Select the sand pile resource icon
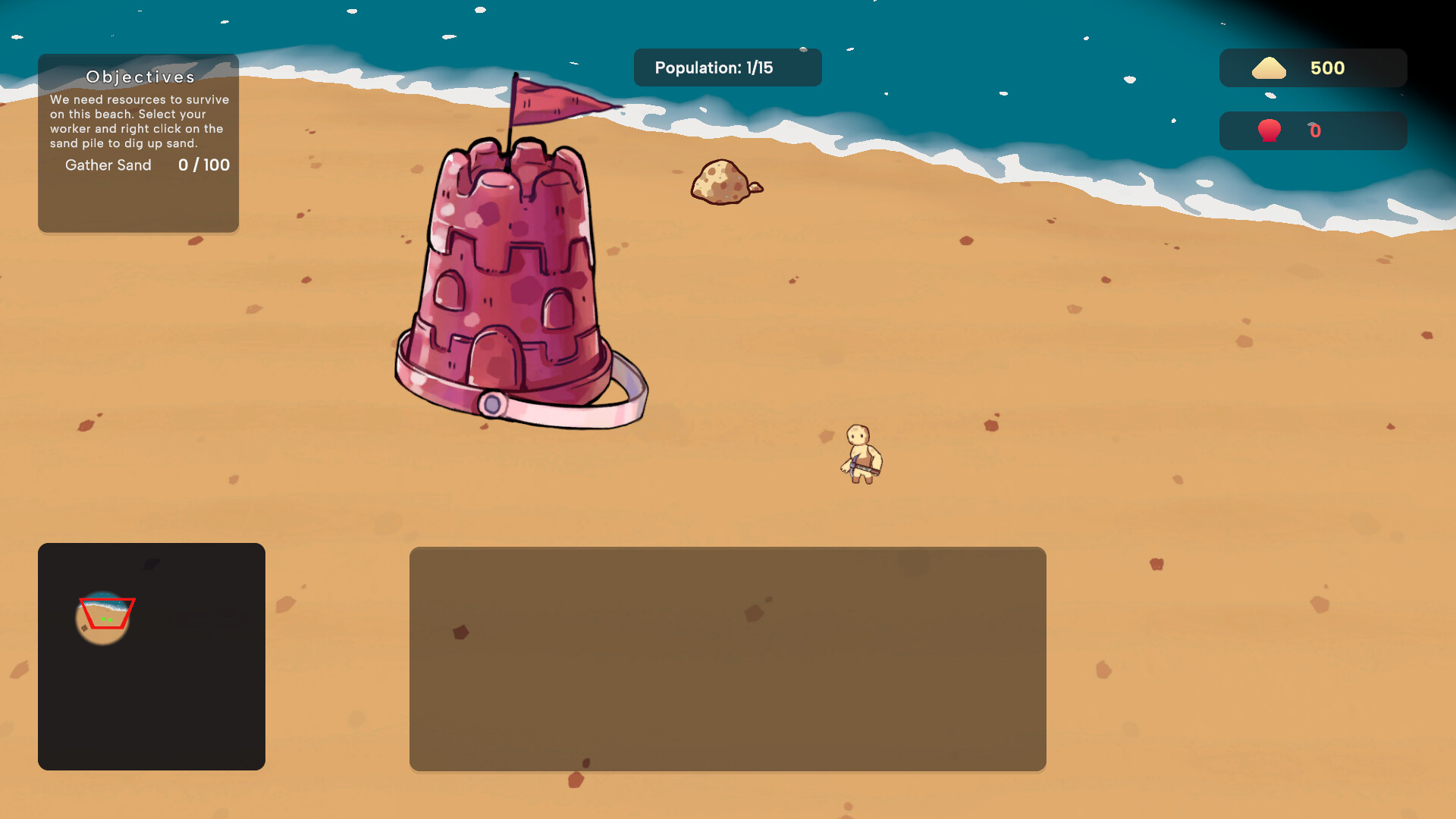The width and height of the screenshot is (1456, 819). 1270,67
